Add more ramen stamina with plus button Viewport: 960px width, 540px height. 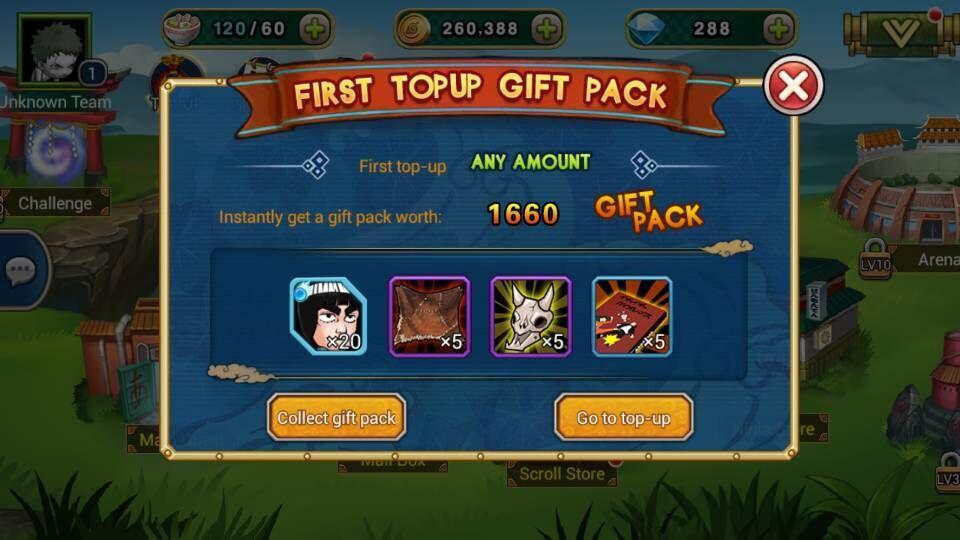click(315, 29)
